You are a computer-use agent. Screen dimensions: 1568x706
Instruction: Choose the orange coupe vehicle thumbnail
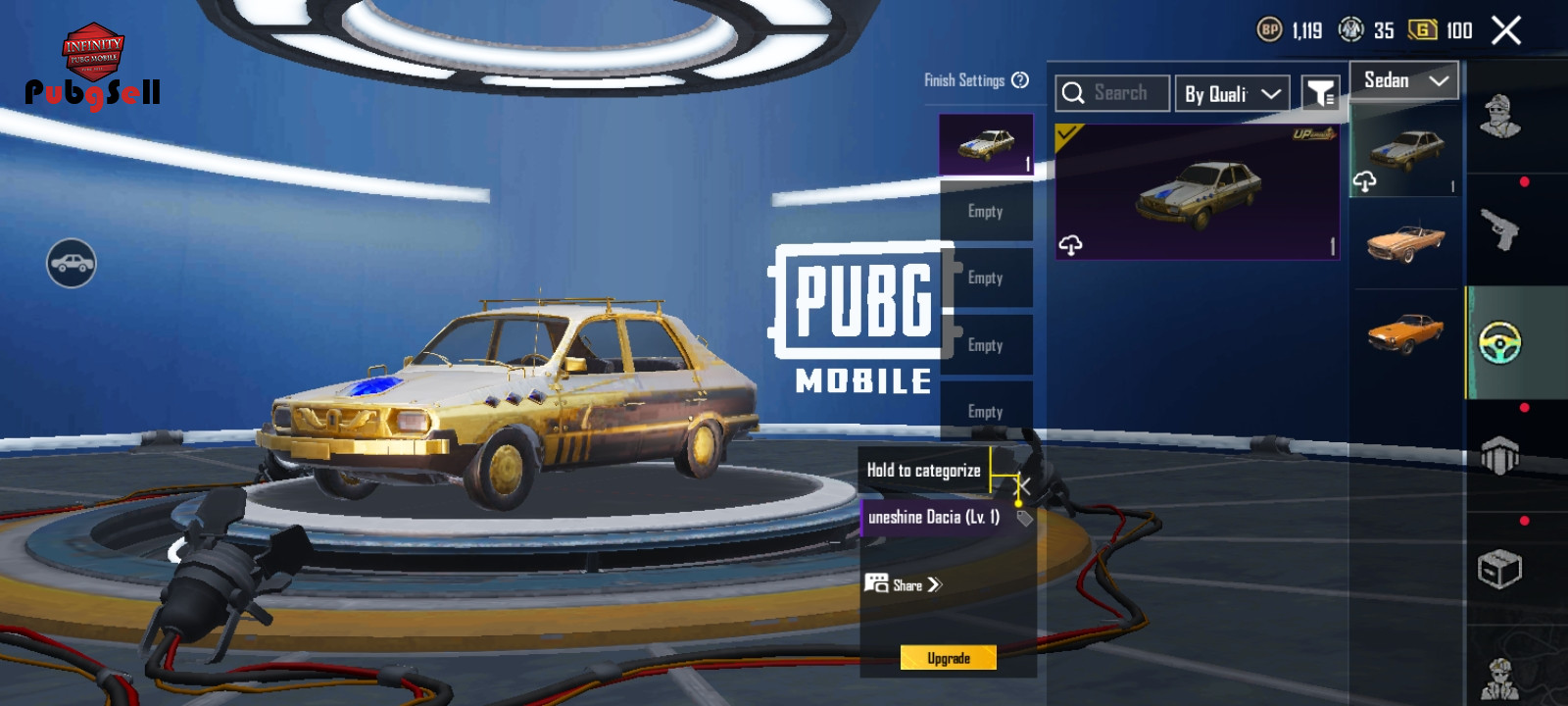(1405, 333)
